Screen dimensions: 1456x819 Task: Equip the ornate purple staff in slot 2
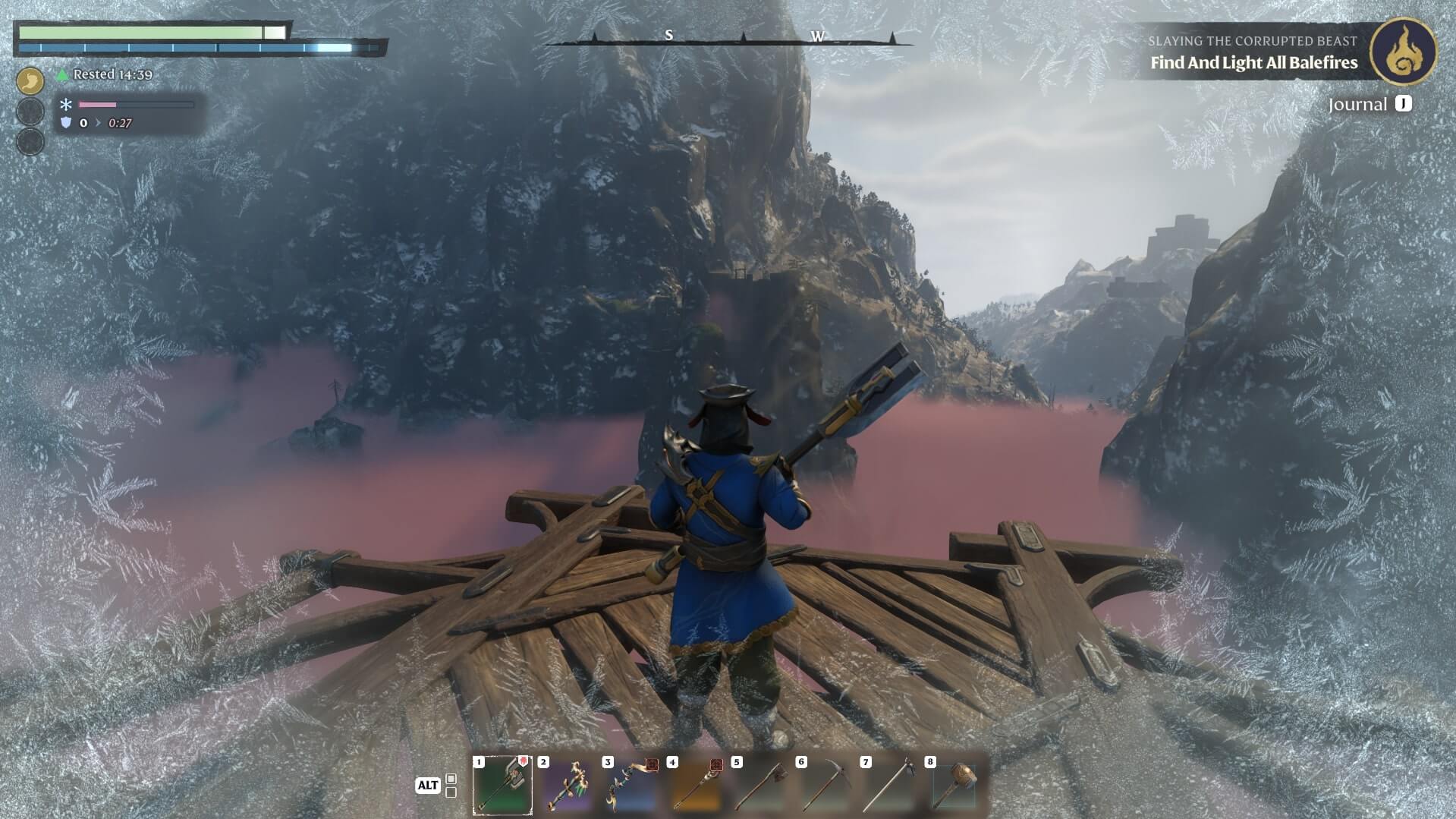coord(567,785)
